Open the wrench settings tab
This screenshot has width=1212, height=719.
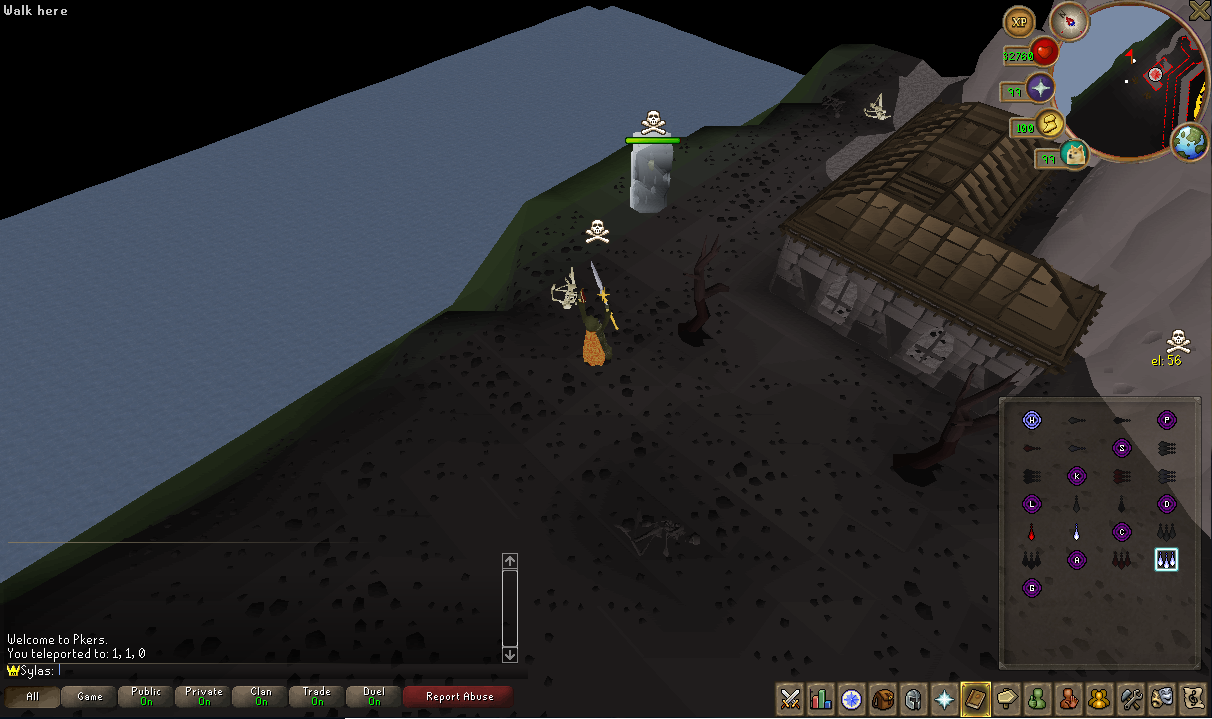point(1131,698)
